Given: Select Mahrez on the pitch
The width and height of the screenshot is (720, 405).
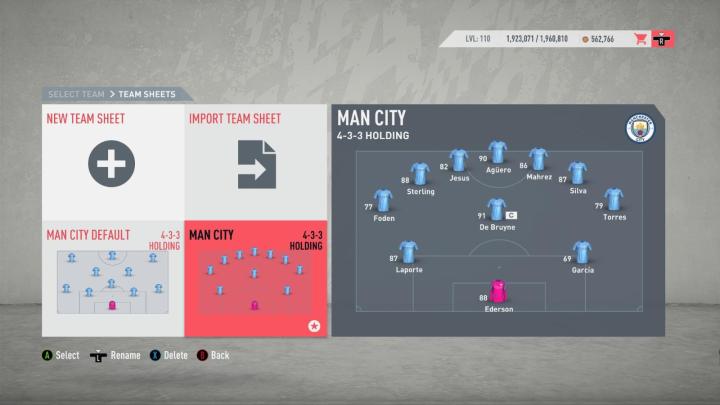Looking at the screenshot, I should (x=538, y=160).
